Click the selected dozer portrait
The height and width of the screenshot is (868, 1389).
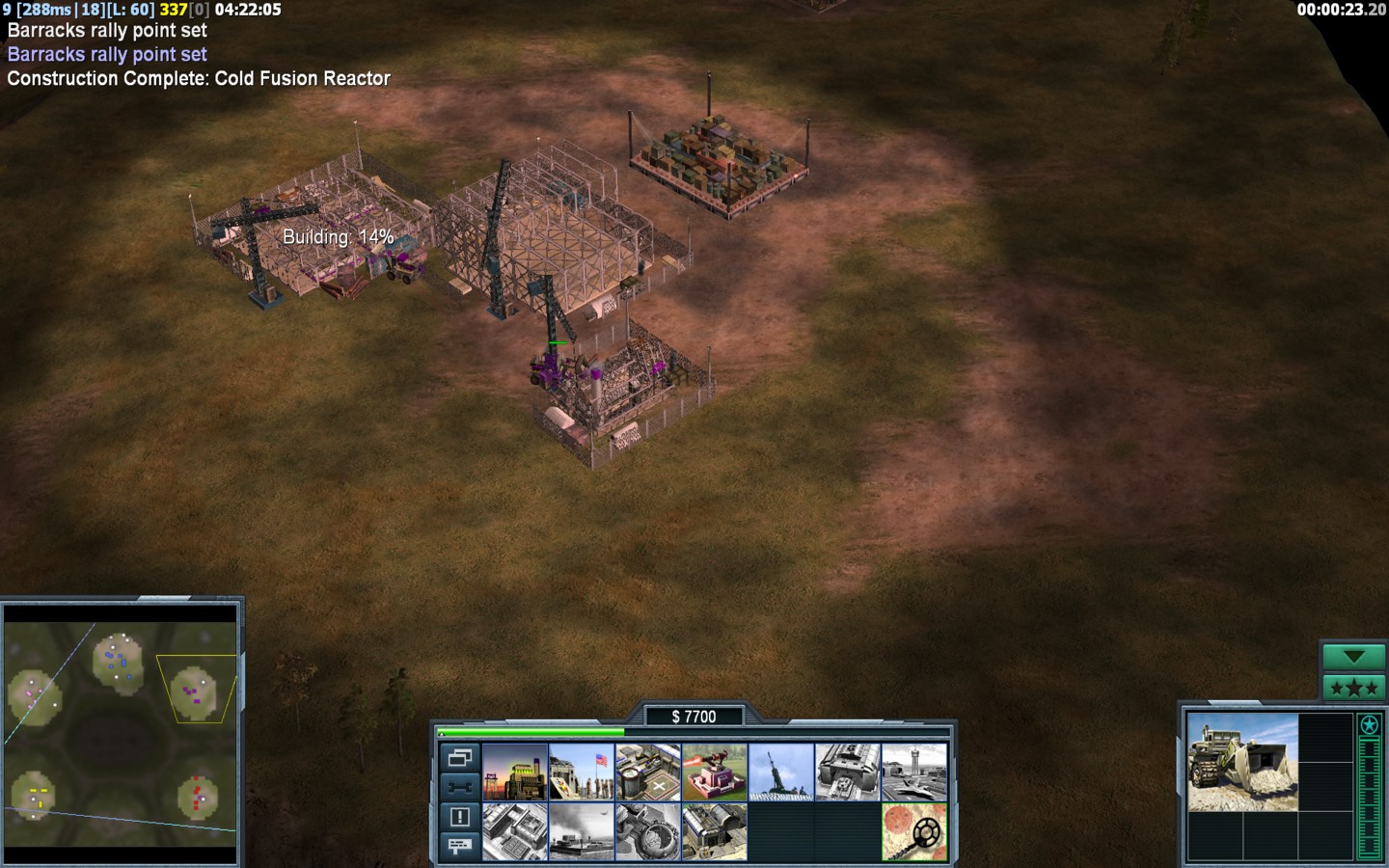1242,762
